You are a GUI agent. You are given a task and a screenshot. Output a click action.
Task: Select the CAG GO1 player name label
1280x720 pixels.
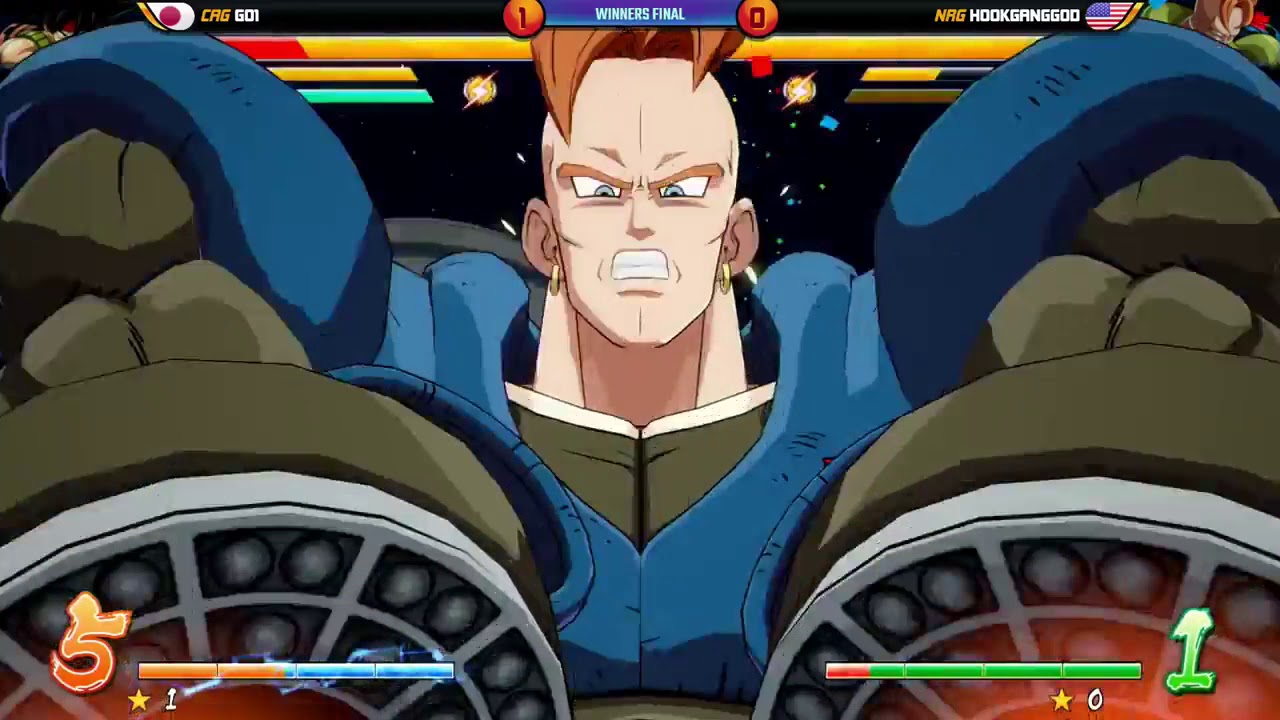coord(230,15)
